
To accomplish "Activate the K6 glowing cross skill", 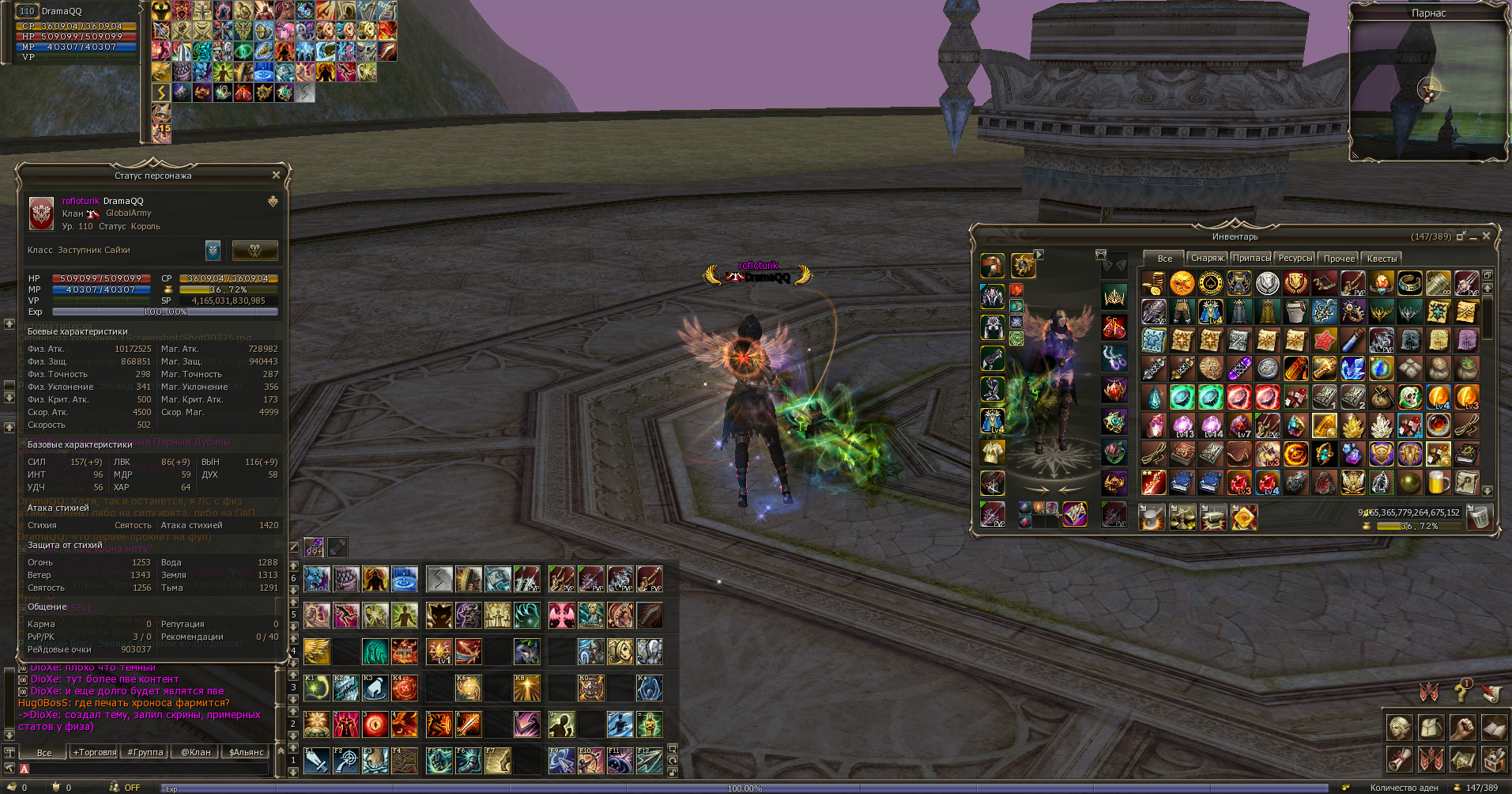I will point(468,688).
